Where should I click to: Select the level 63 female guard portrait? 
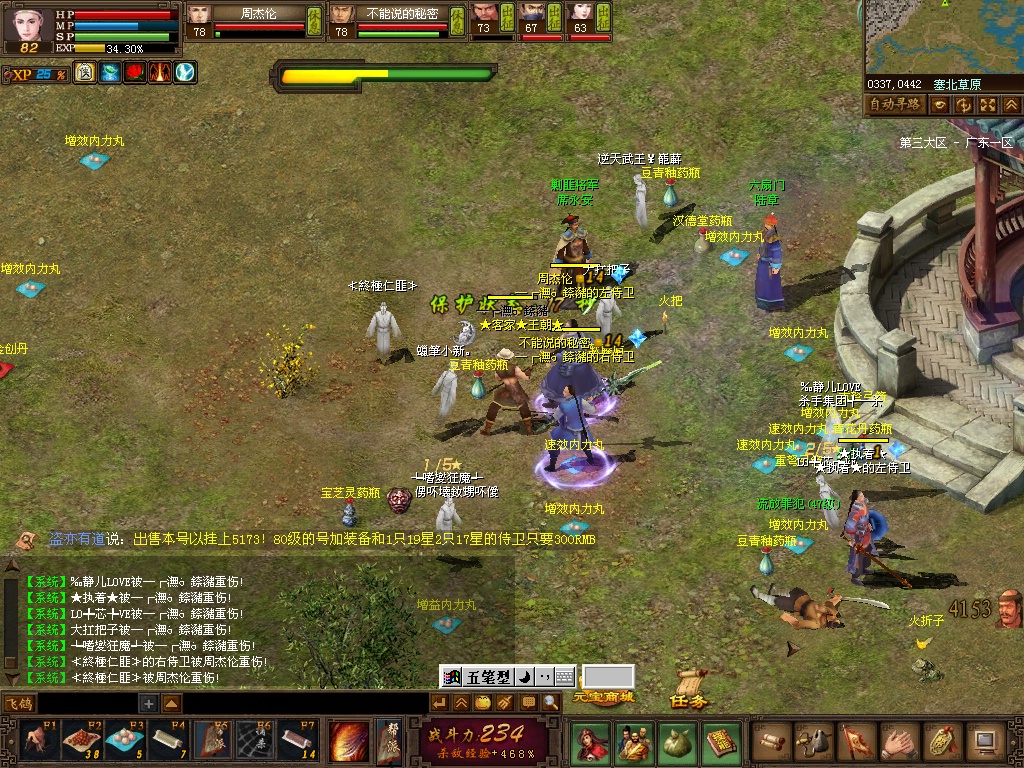click(x=580, y=15)
